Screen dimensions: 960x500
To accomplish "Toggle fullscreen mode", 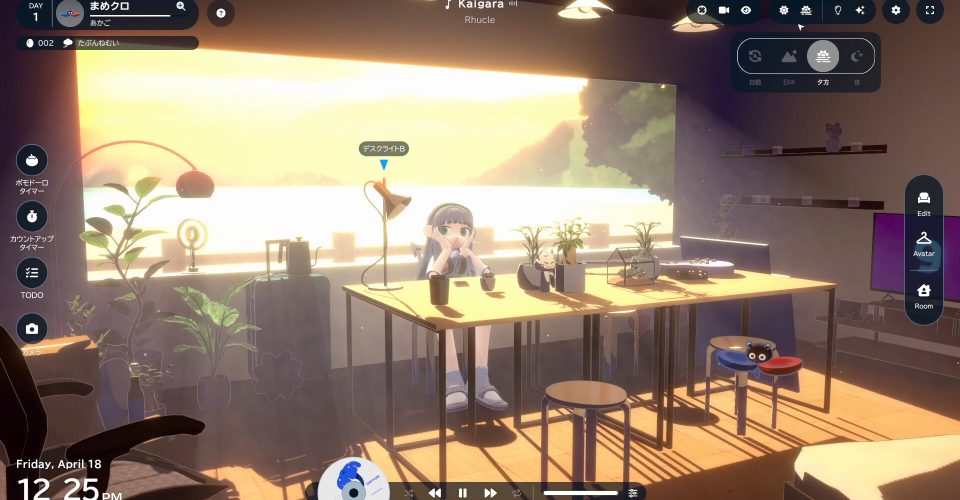I will [930, 11].
